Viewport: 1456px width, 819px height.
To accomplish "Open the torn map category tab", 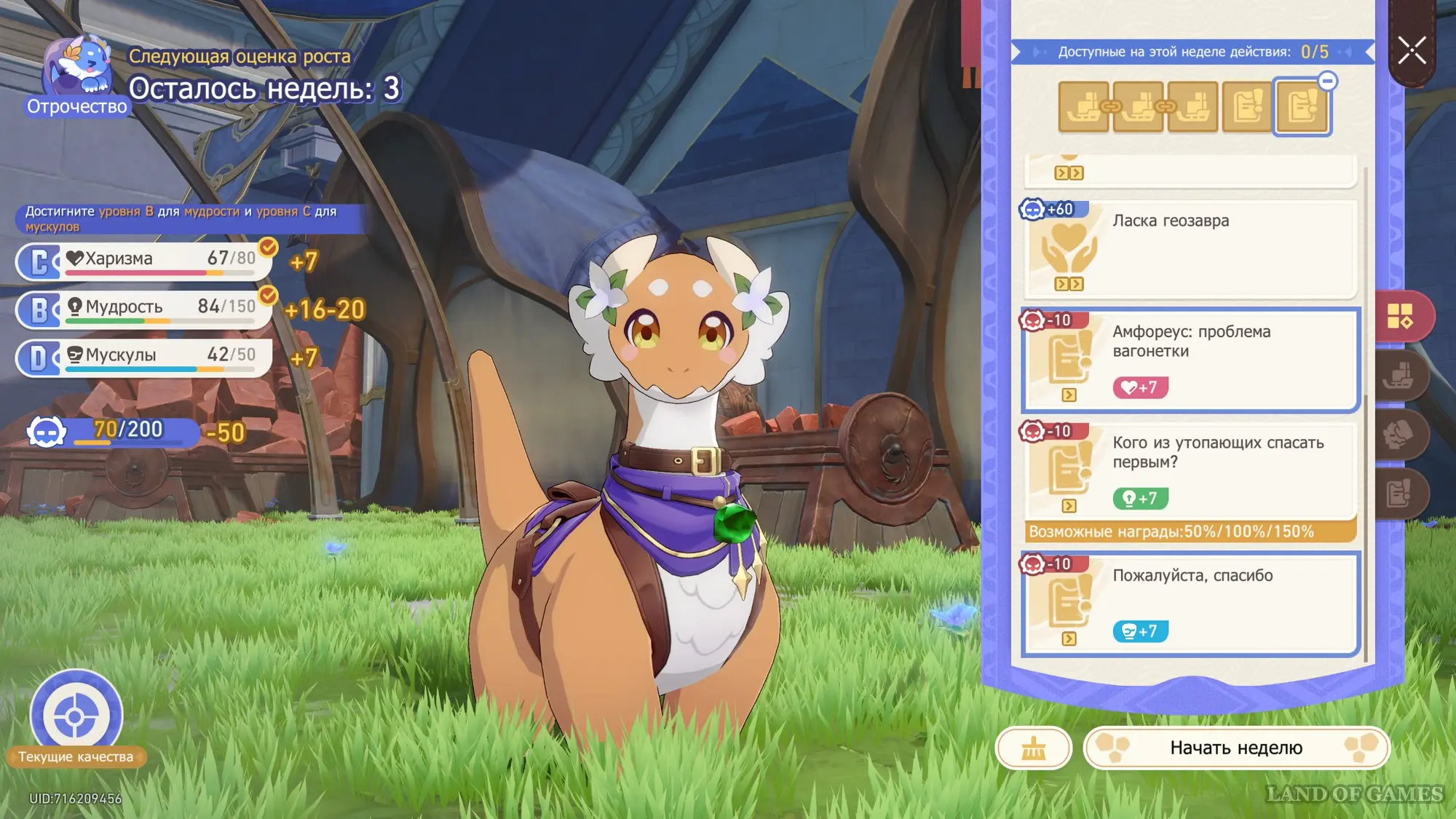I will 1399,435.
